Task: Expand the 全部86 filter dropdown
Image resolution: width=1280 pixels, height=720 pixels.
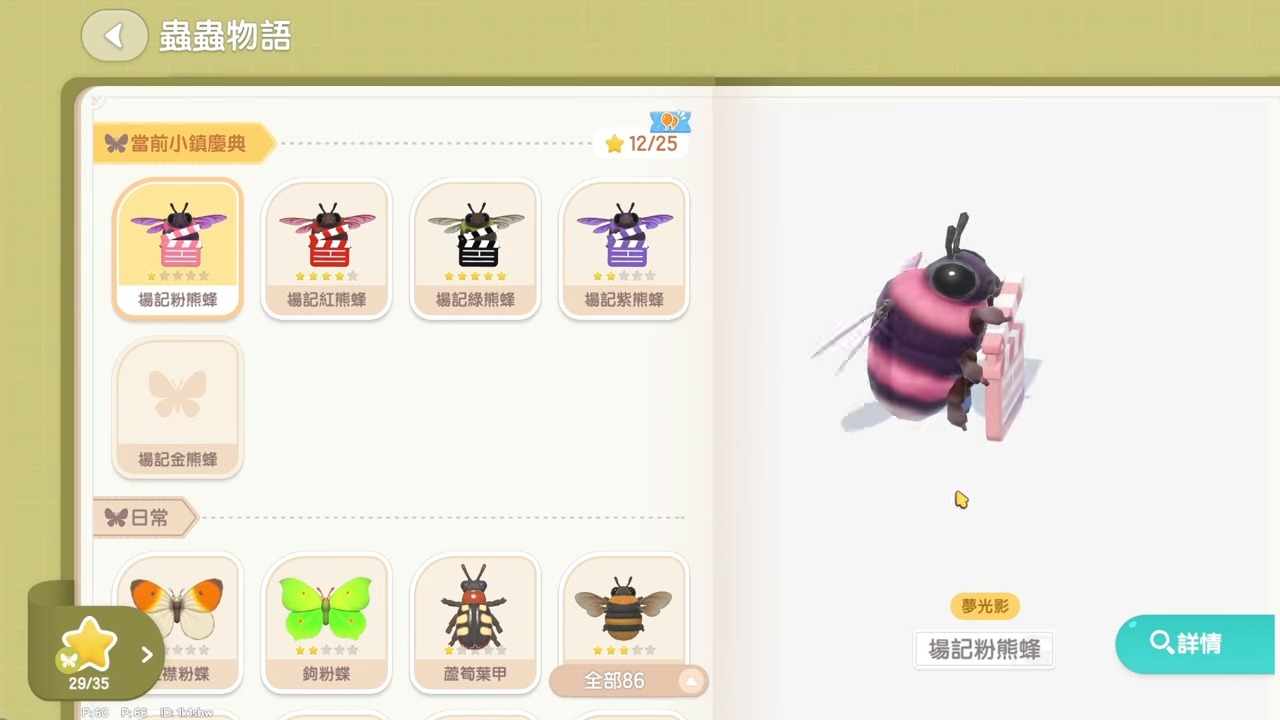Action: click(628, 681)
